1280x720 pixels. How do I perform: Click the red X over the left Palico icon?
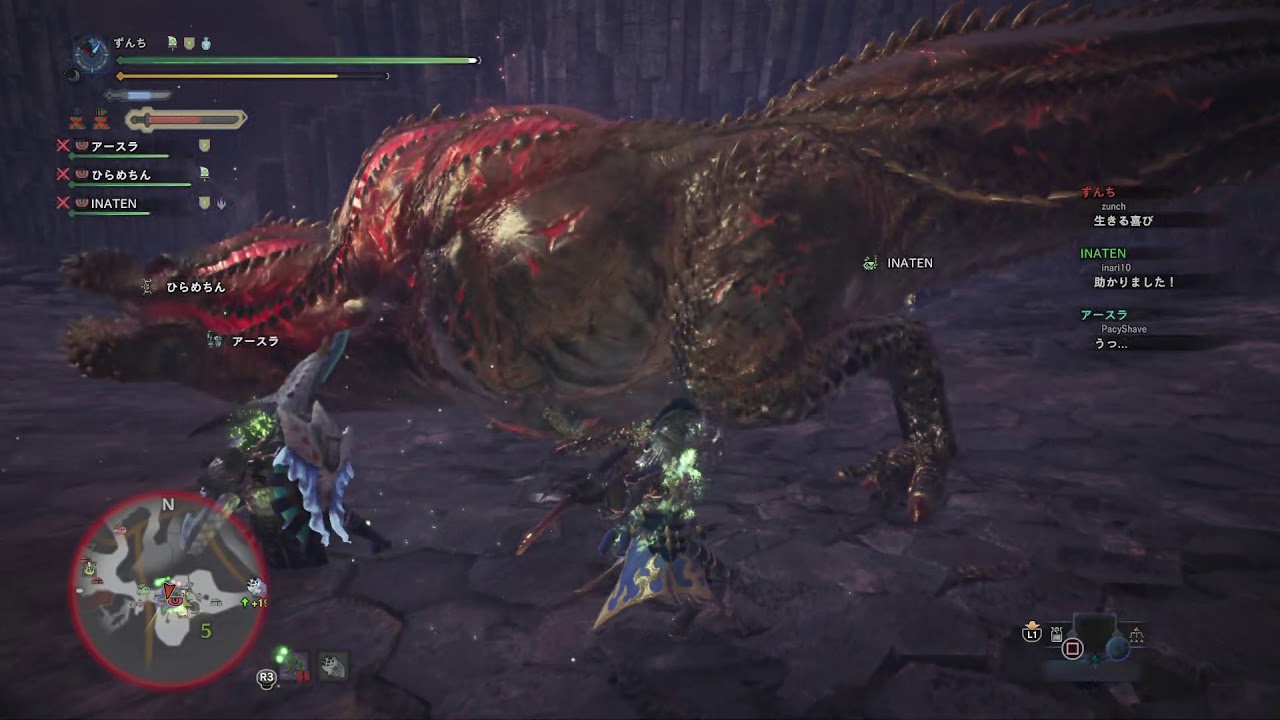pyautogui.click(x=76, y=122)
